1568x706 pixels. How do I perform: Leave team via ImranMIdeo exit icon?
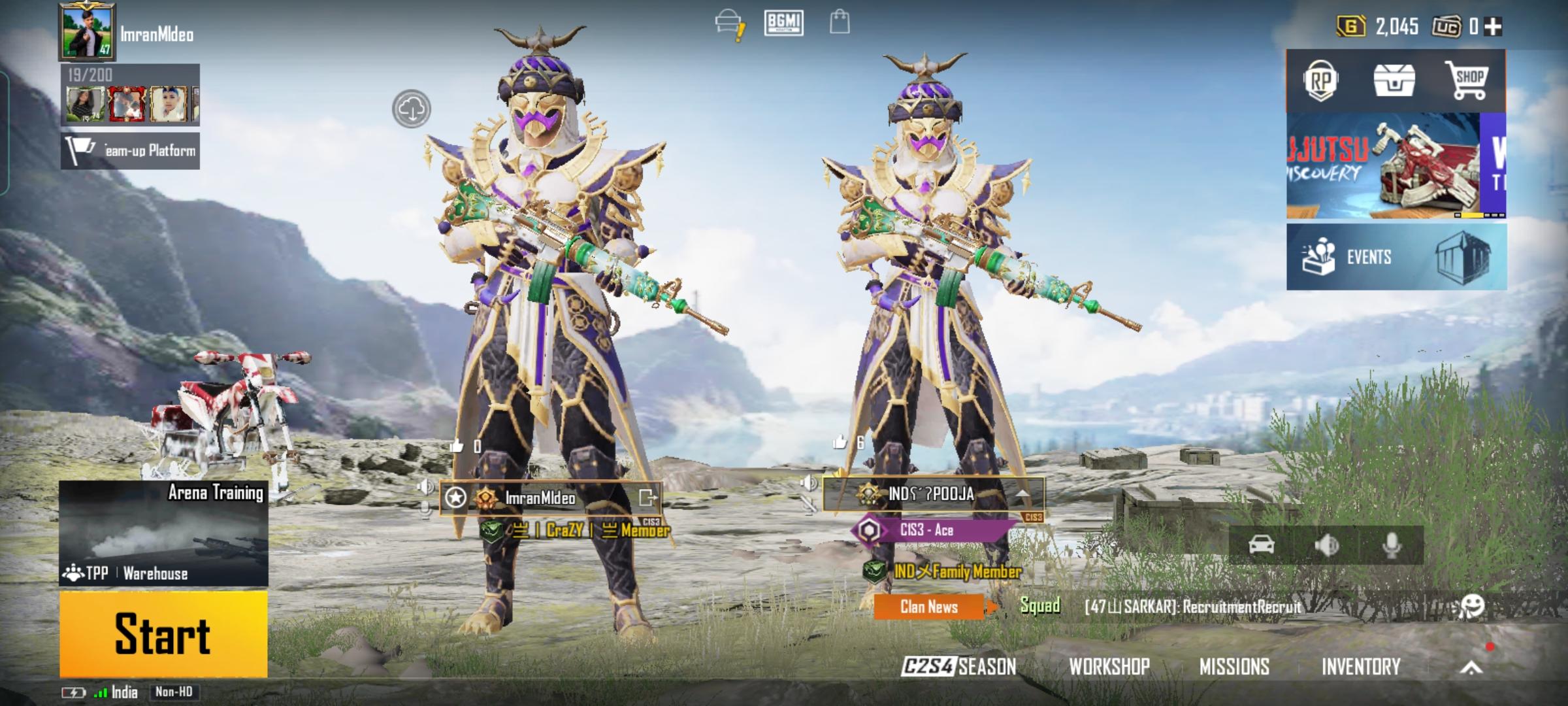[x=647, y=498]
